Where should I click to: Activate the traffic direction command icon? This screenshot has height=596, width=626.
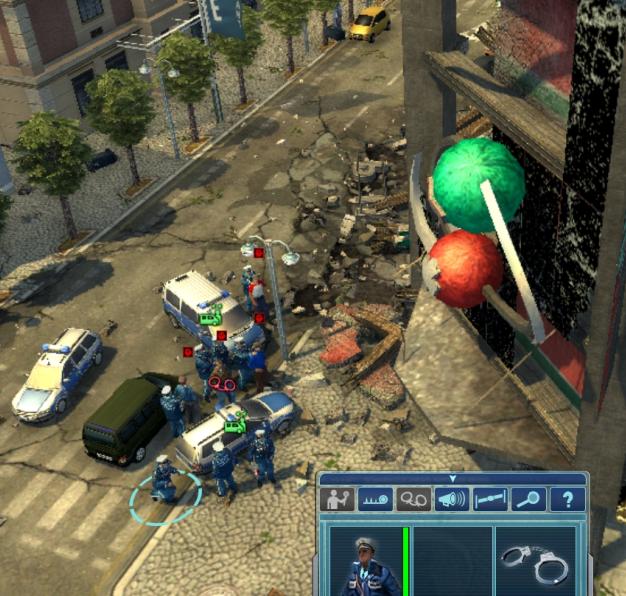click(337, 499)
